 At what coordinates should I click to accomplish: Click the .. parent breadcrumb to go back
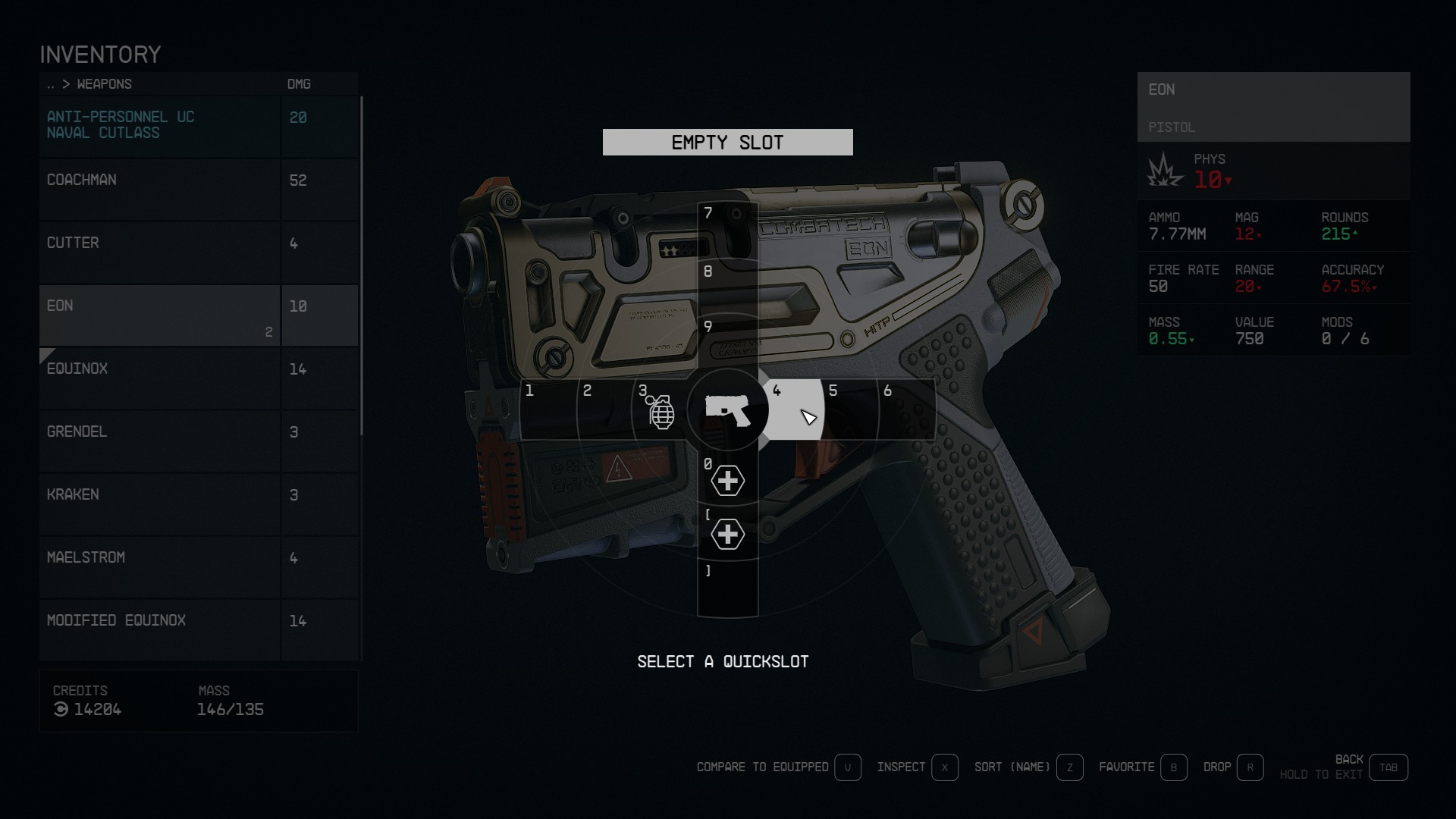click(51, 84)
